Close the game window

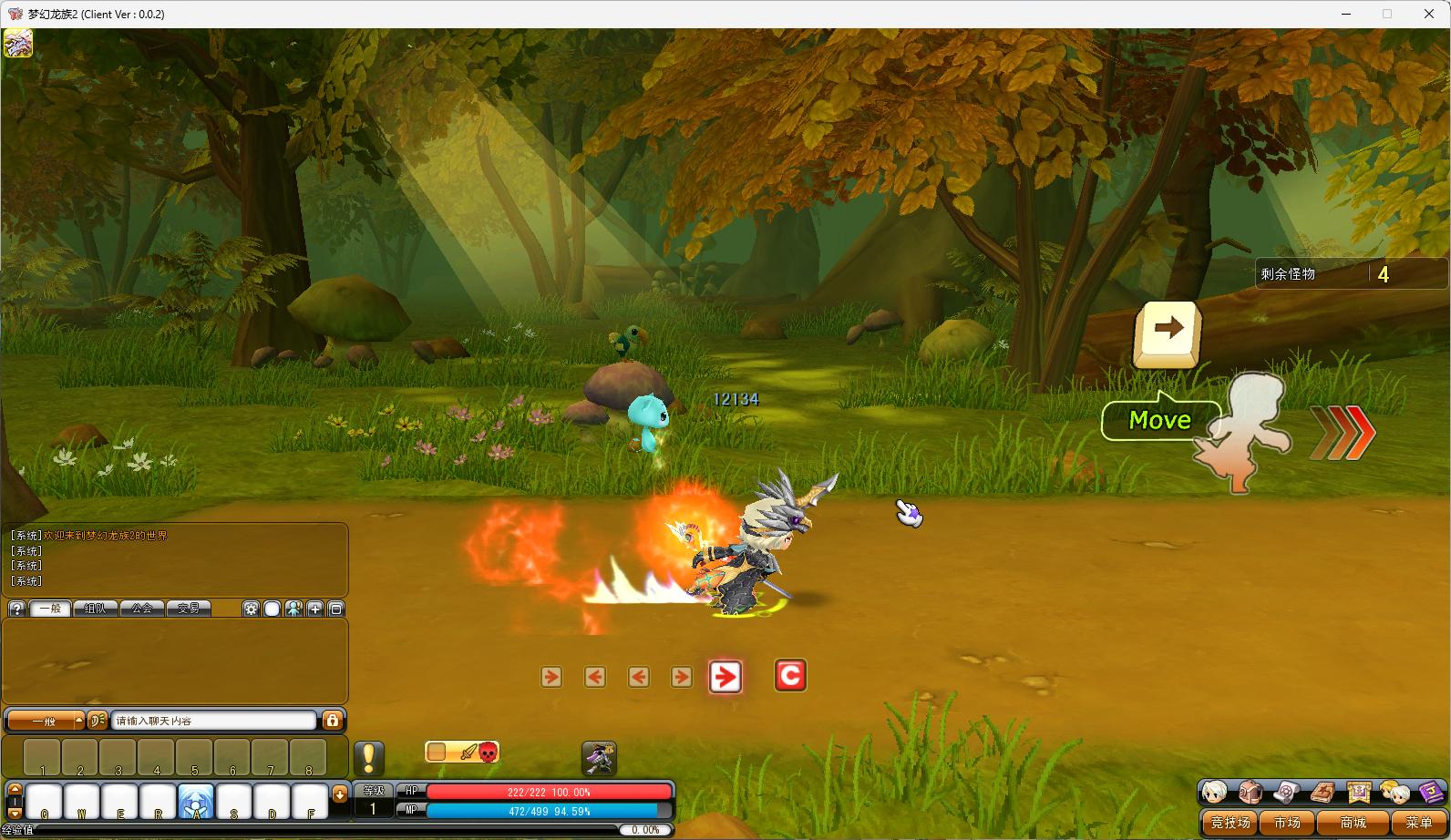coord(1429,14)
